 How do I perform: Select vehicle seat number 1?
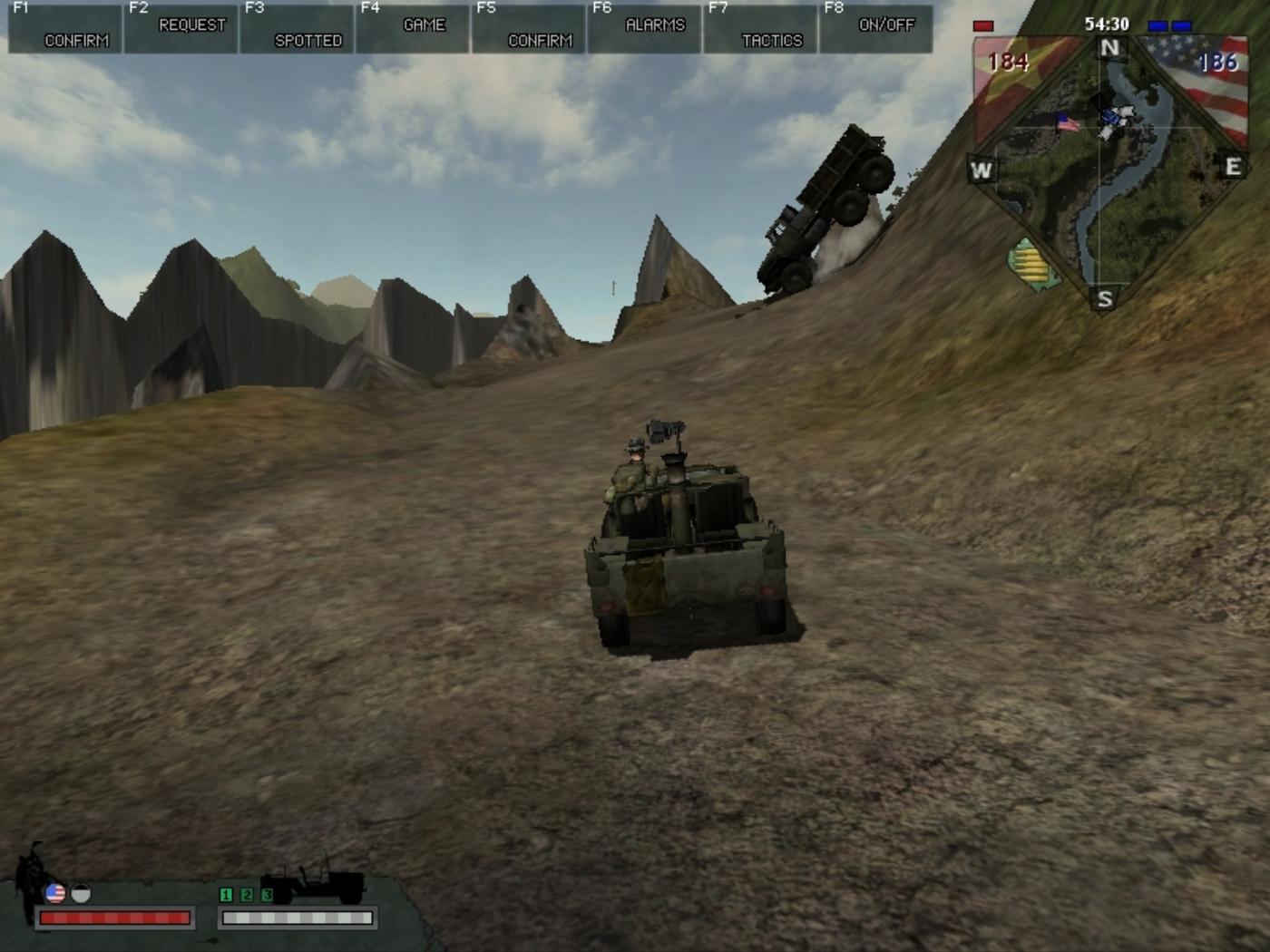tap(226, 895)
